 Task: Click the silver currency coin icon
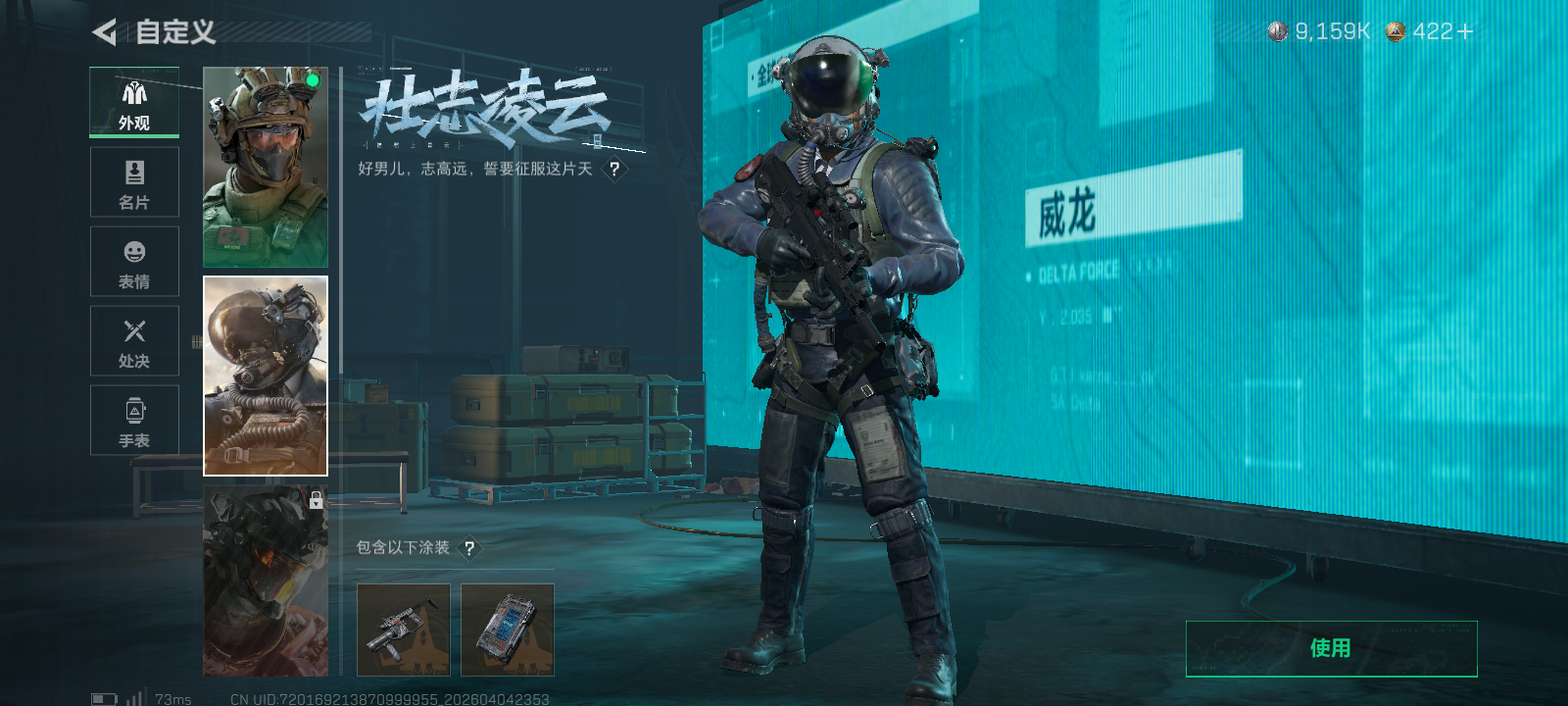pos(1277,30)
